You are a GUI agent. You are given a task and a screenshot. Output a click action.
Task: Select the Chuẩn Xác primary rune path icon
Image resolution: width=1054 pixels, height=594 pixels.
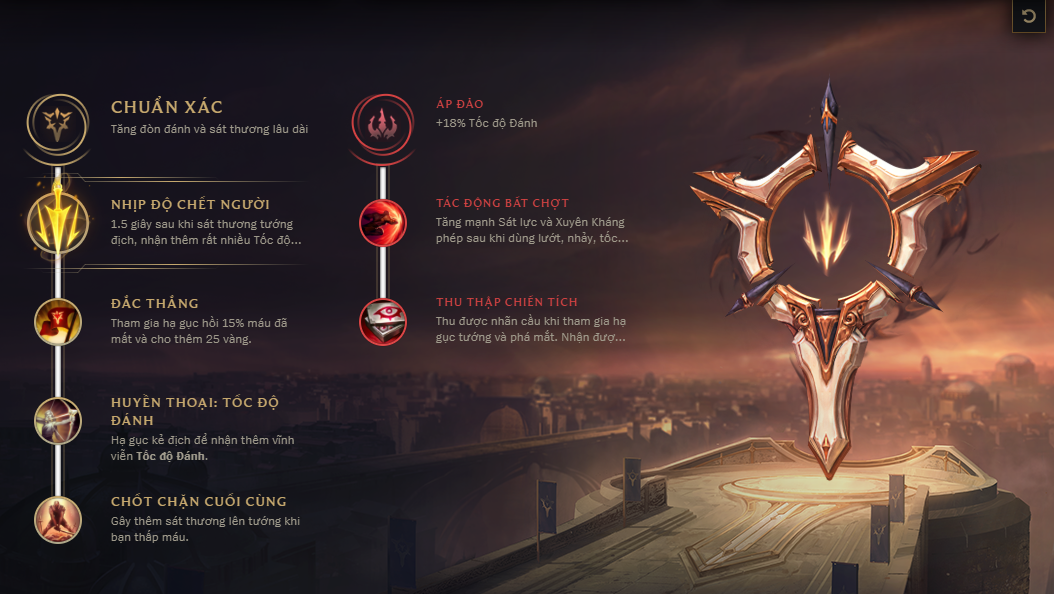pyautogui.click(x=58, y=123)
